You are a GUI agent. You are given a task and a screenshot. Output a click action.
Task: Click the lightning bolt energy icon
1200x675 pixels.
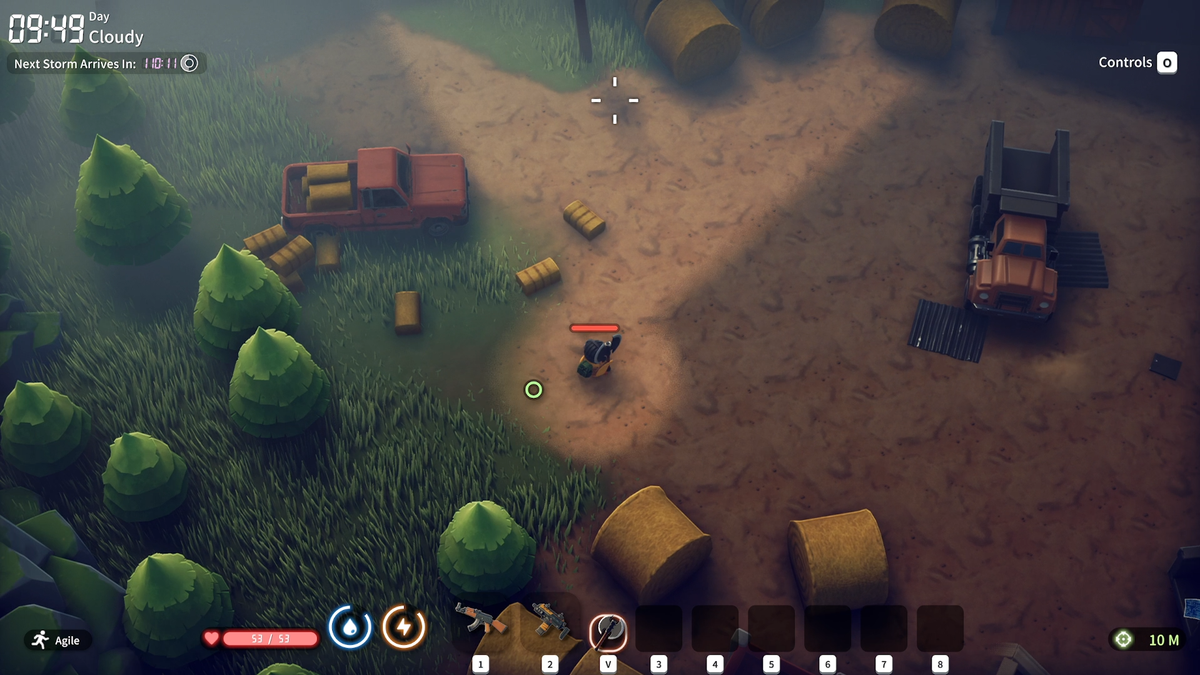pos(404,627)
